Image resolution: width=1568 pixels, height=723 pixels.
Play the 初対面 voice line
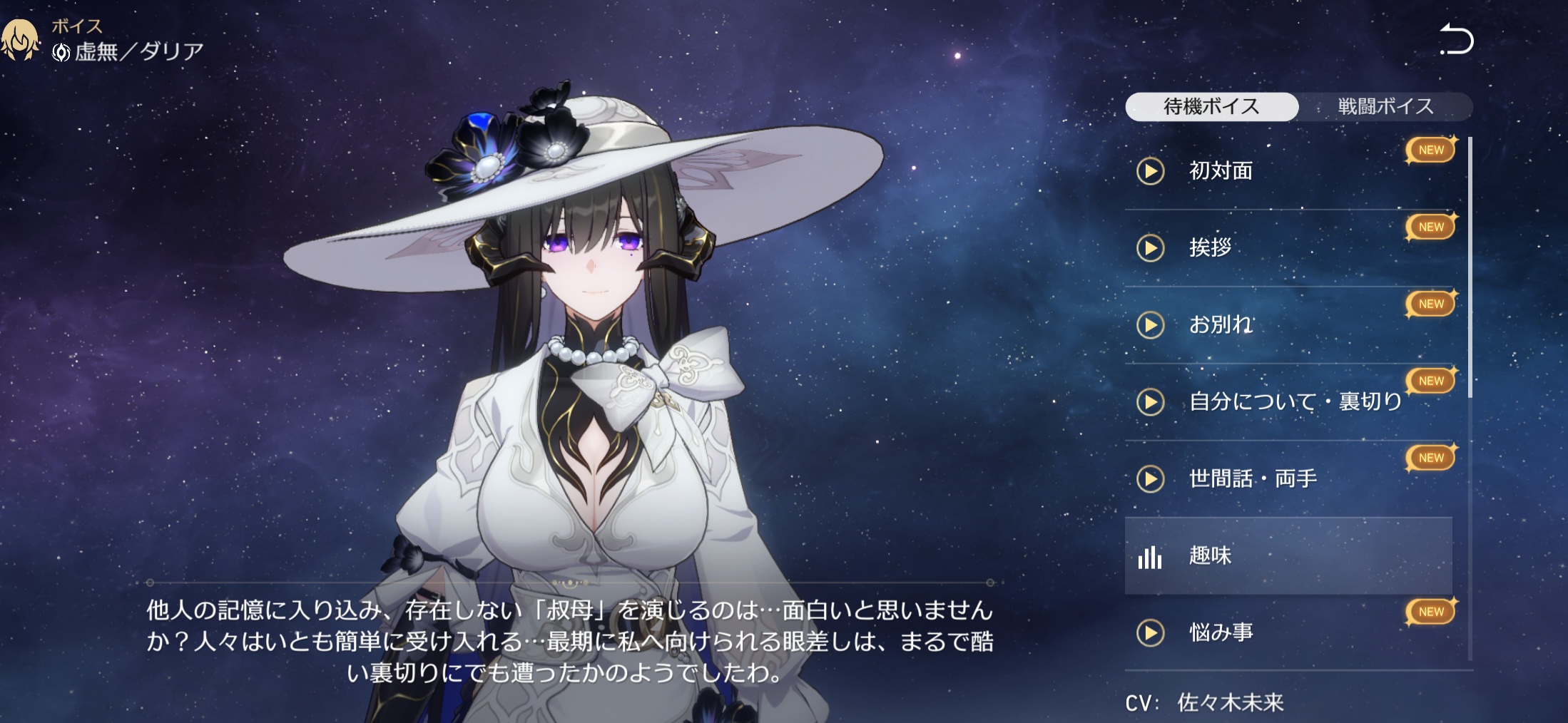1150,171
